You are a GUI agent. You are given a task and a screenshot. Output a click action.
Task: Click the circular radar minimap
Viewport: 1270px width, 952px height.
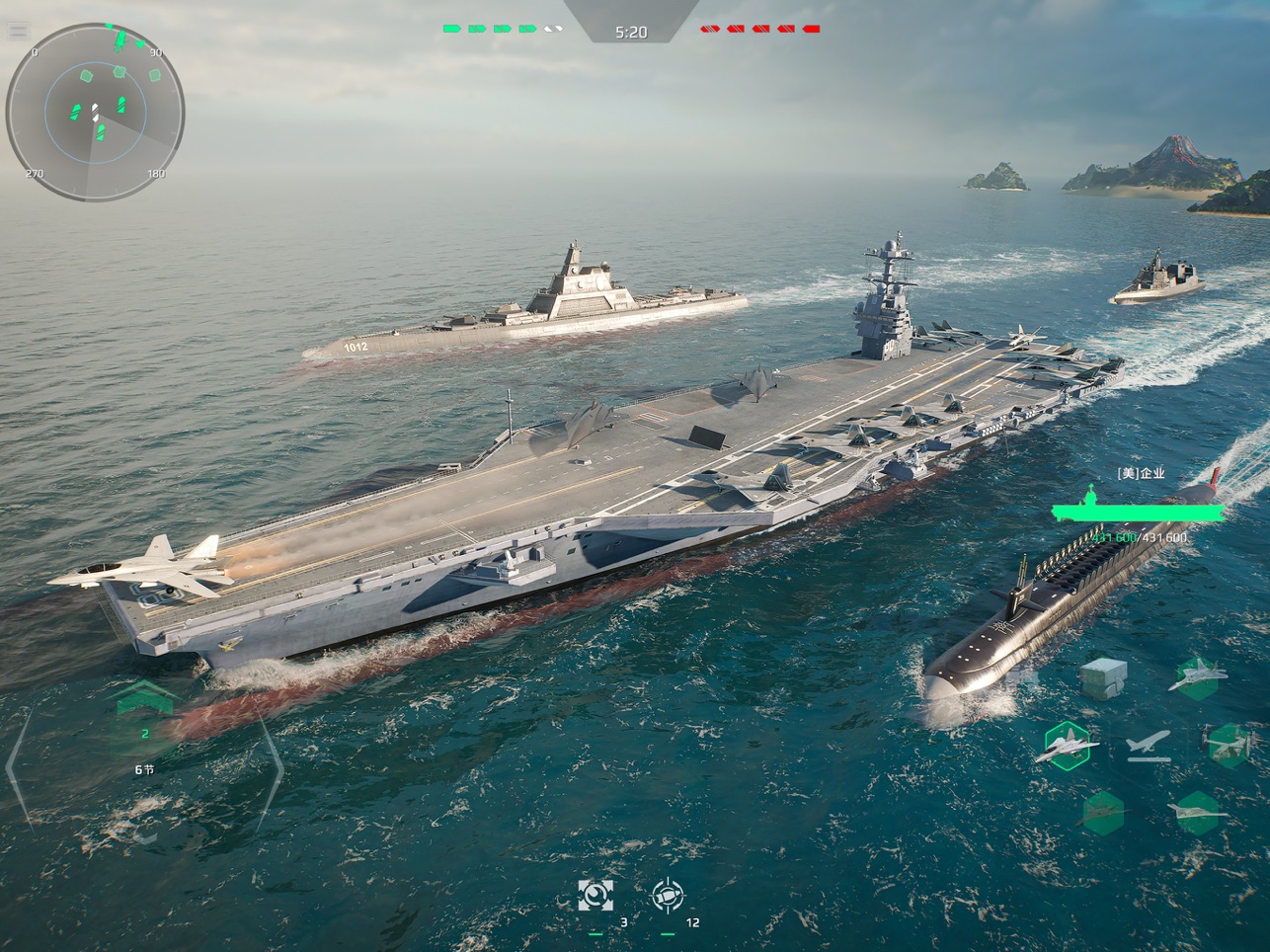coord(95,113)
